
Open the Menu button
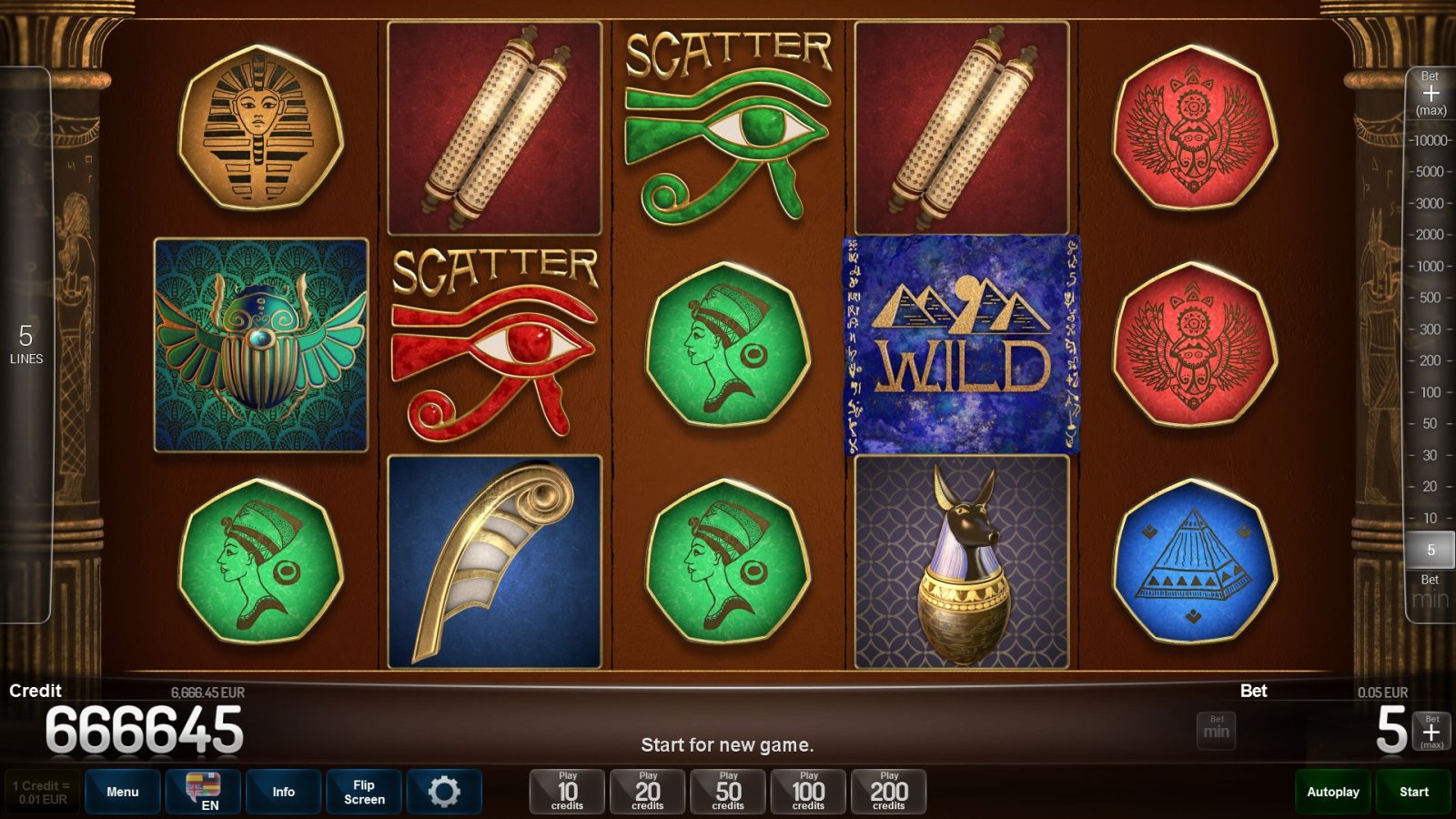(123, 792)
